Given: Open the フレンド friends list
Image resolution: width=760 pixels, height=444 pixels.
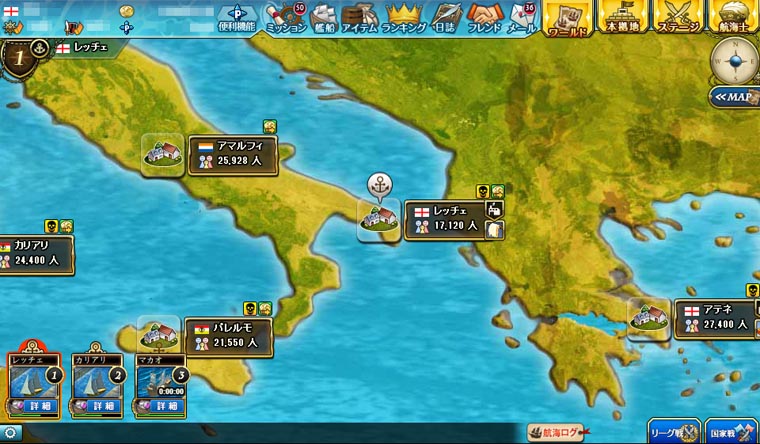Looking at the screenshot, I should (x=487, y=18).
